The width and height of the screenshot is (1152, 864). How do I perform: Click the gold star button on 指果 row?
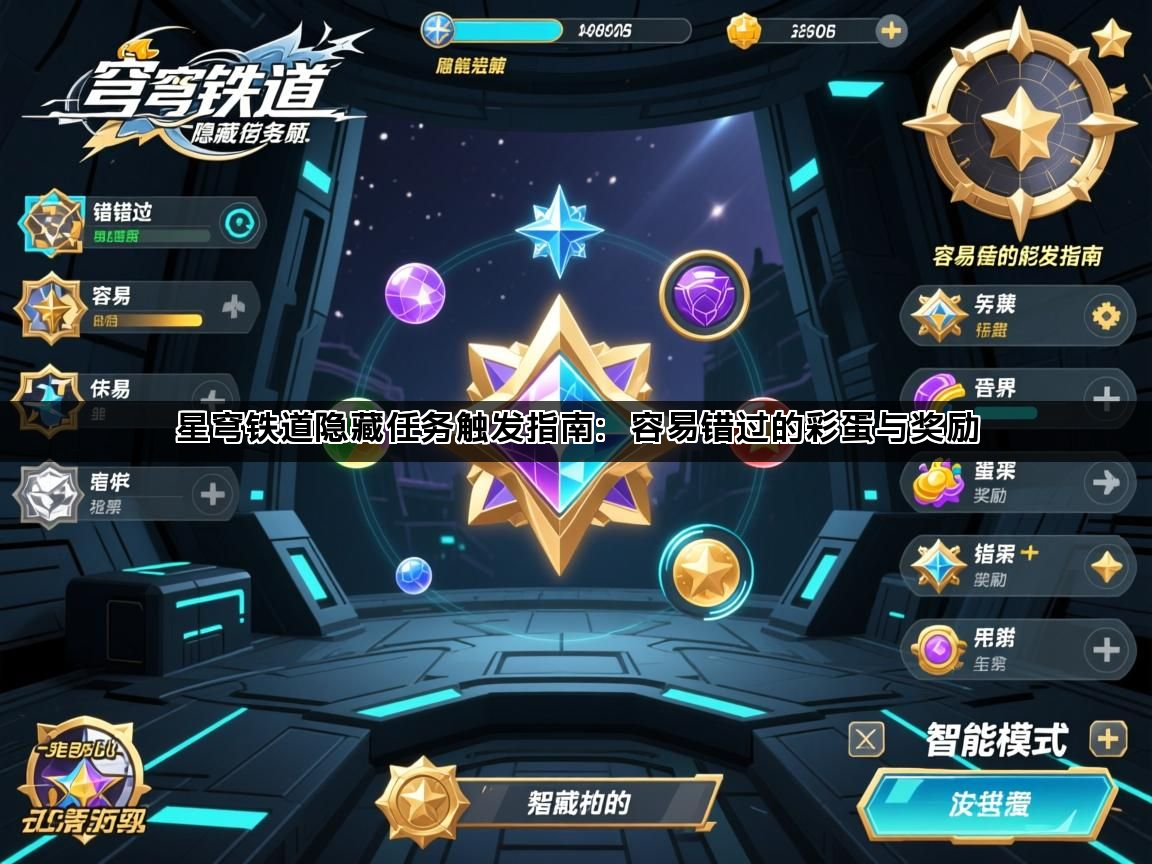click(1106, 567)
